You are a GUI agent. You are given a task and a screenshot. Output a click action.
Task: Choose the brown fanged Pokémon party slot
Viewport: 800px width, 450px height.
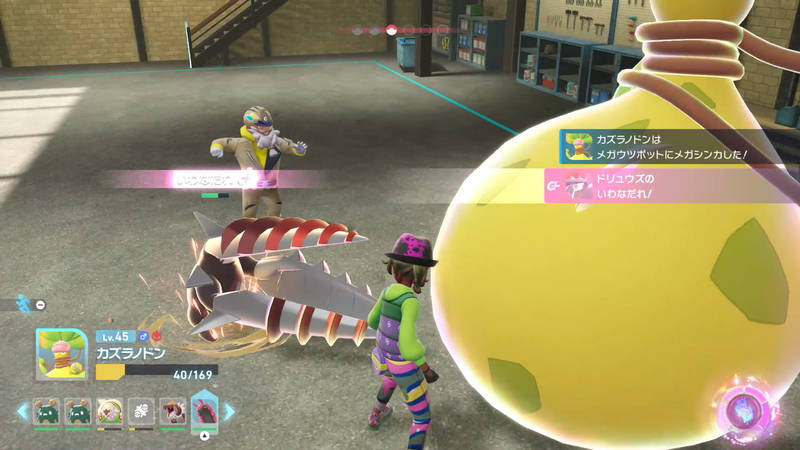[x=171, y=412]
